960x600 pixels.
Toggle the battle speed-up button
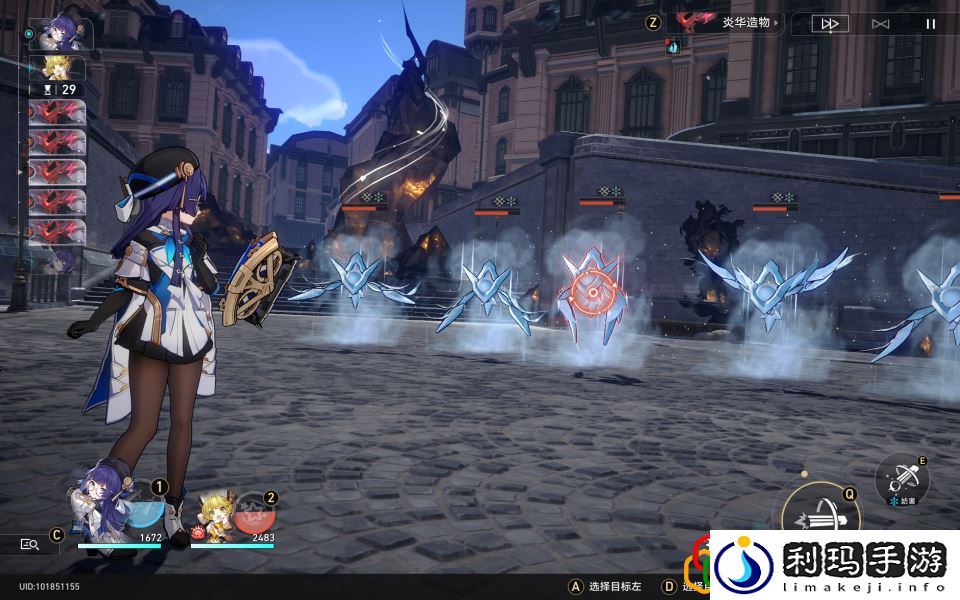[x=829, y=24]
